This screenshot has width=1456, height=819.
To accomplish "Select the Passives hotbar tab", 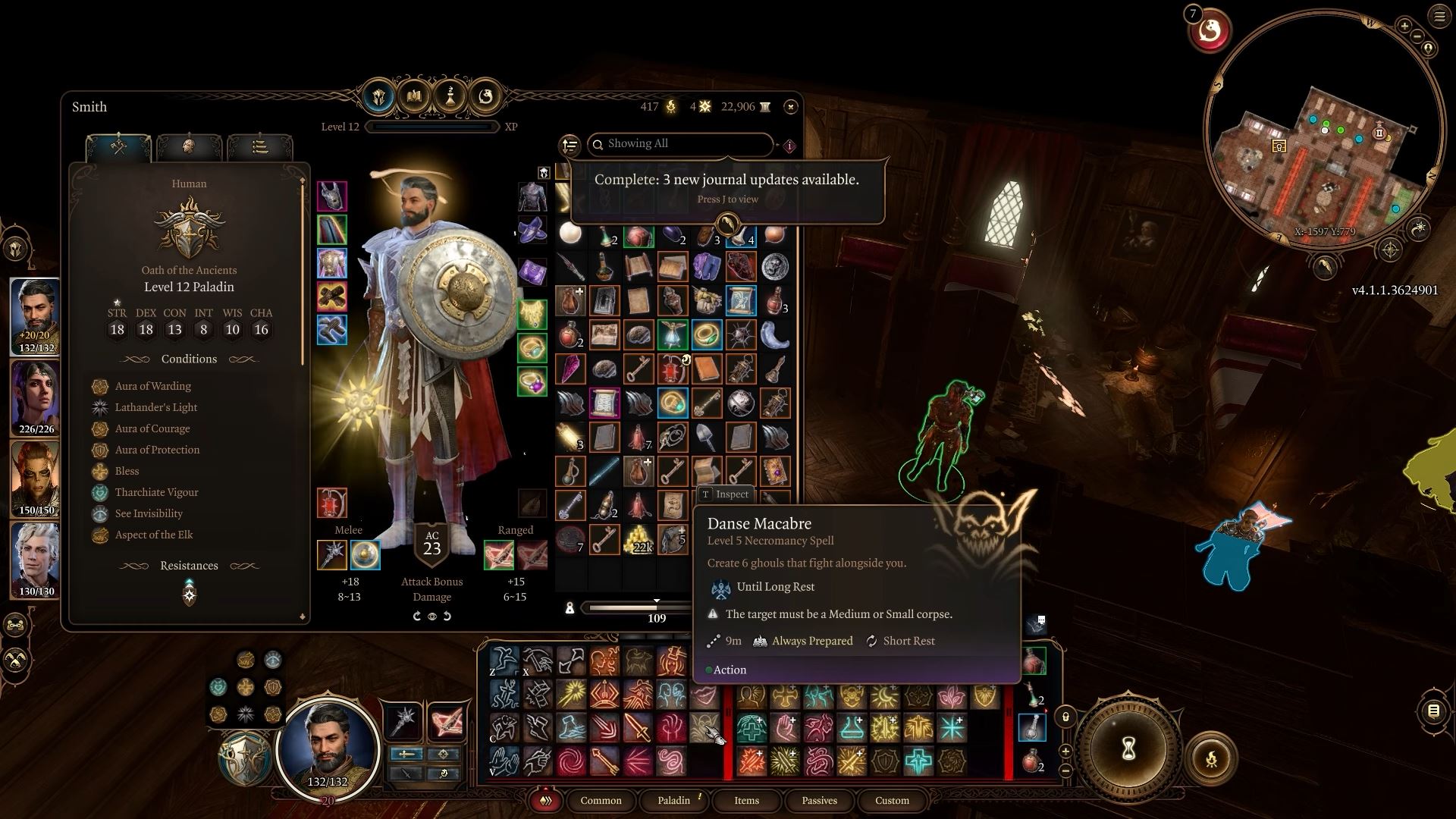I will tap(819, 801).
